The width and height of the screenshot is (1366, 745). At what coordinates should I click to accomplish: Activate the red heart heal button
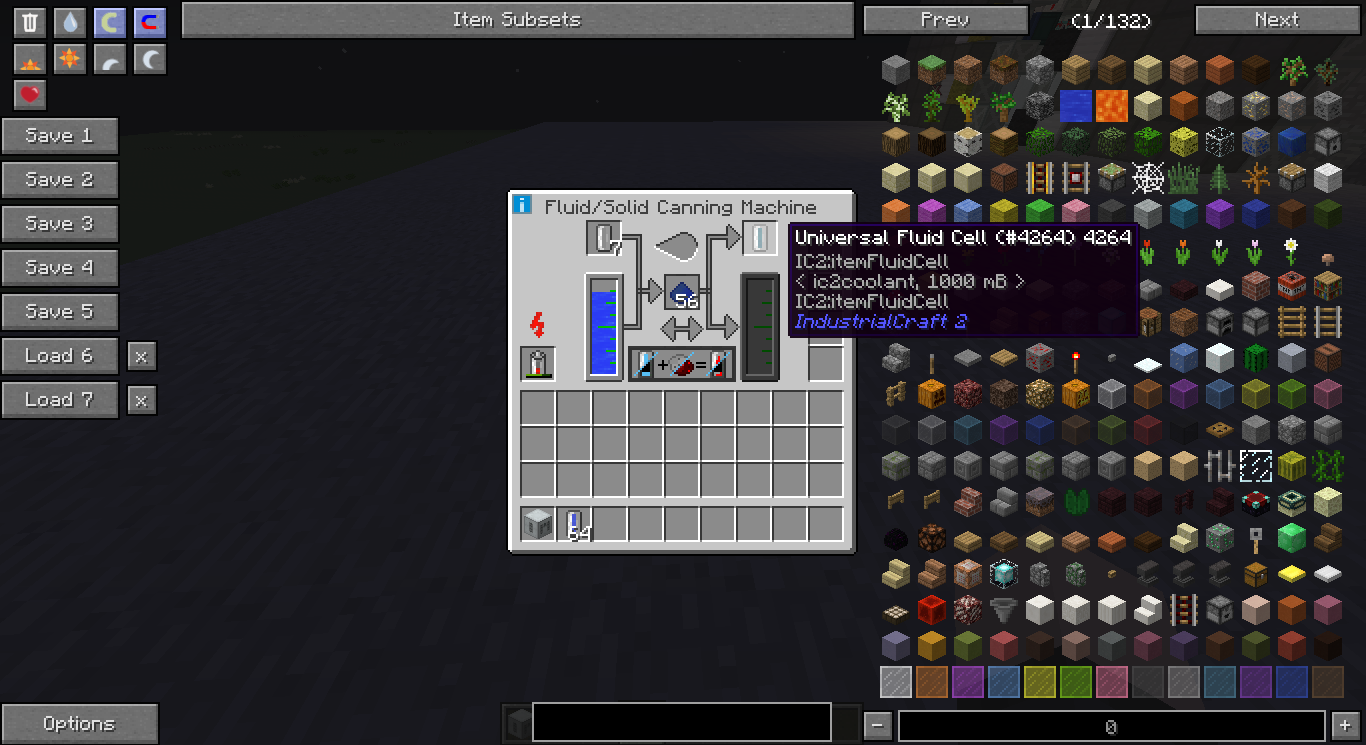coord(31,95)
